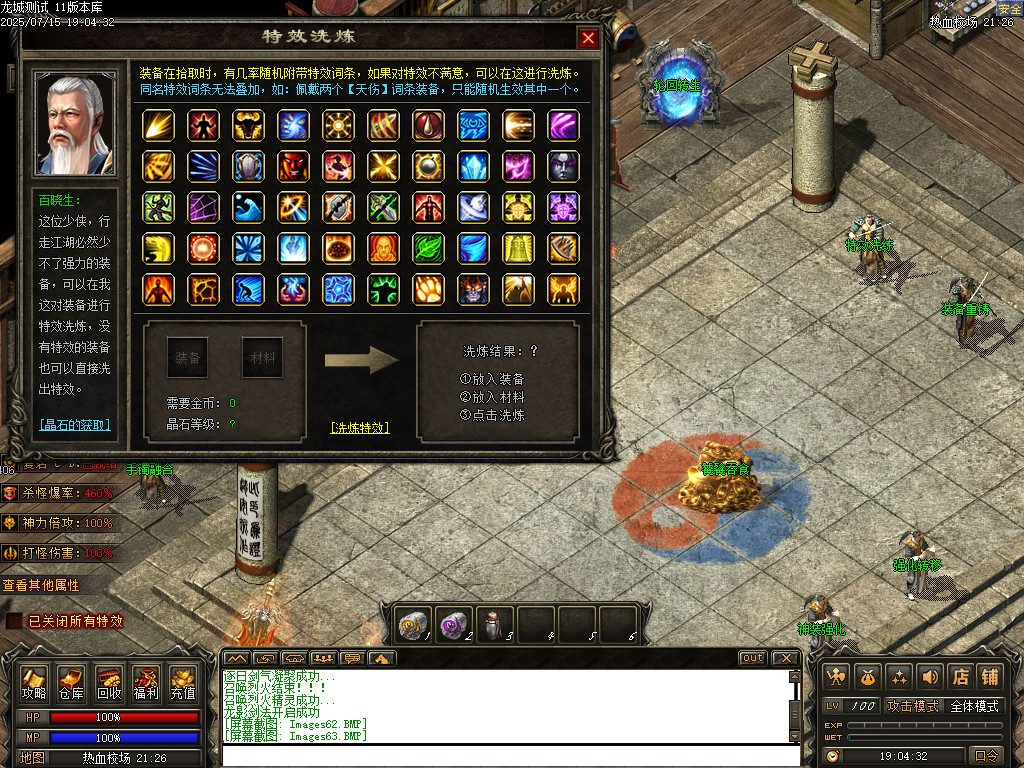1024x768 pixels.
Task: Choose the green leaf effect icon
Action: pos(428,247)
